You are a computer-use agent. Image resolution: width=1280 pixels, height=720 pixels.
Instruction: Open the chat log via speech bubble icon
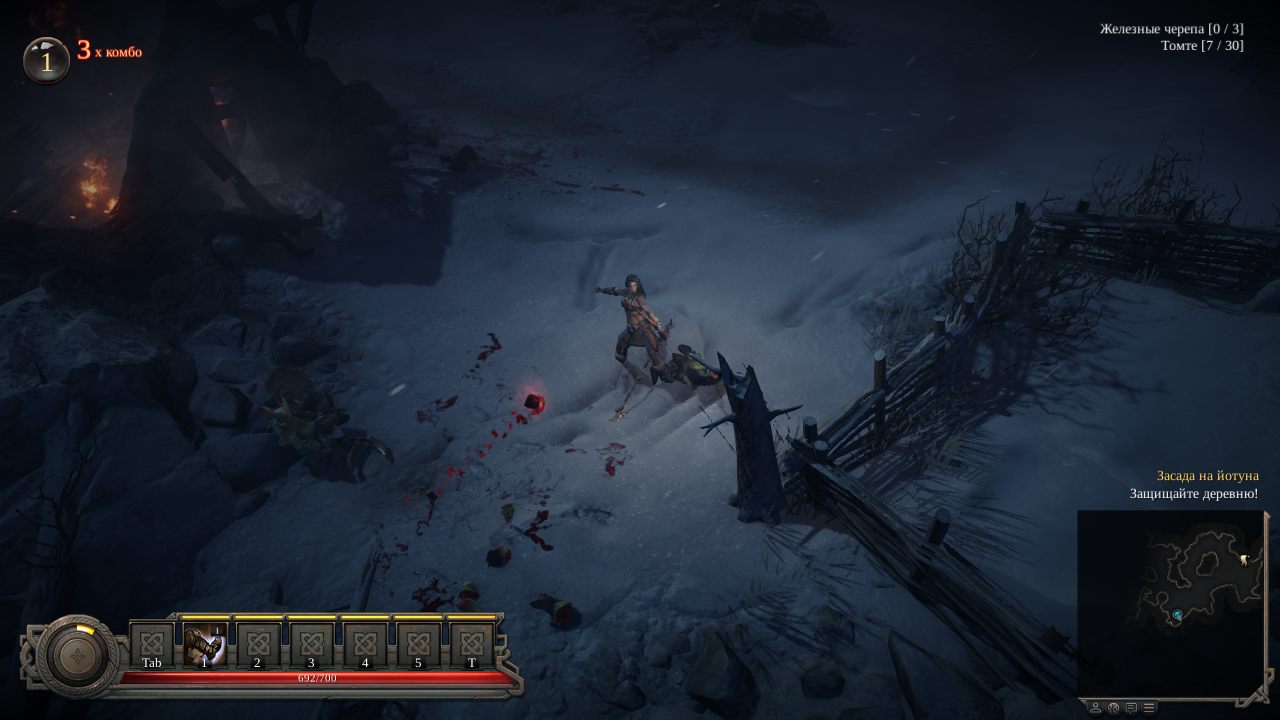(1131, 707)
